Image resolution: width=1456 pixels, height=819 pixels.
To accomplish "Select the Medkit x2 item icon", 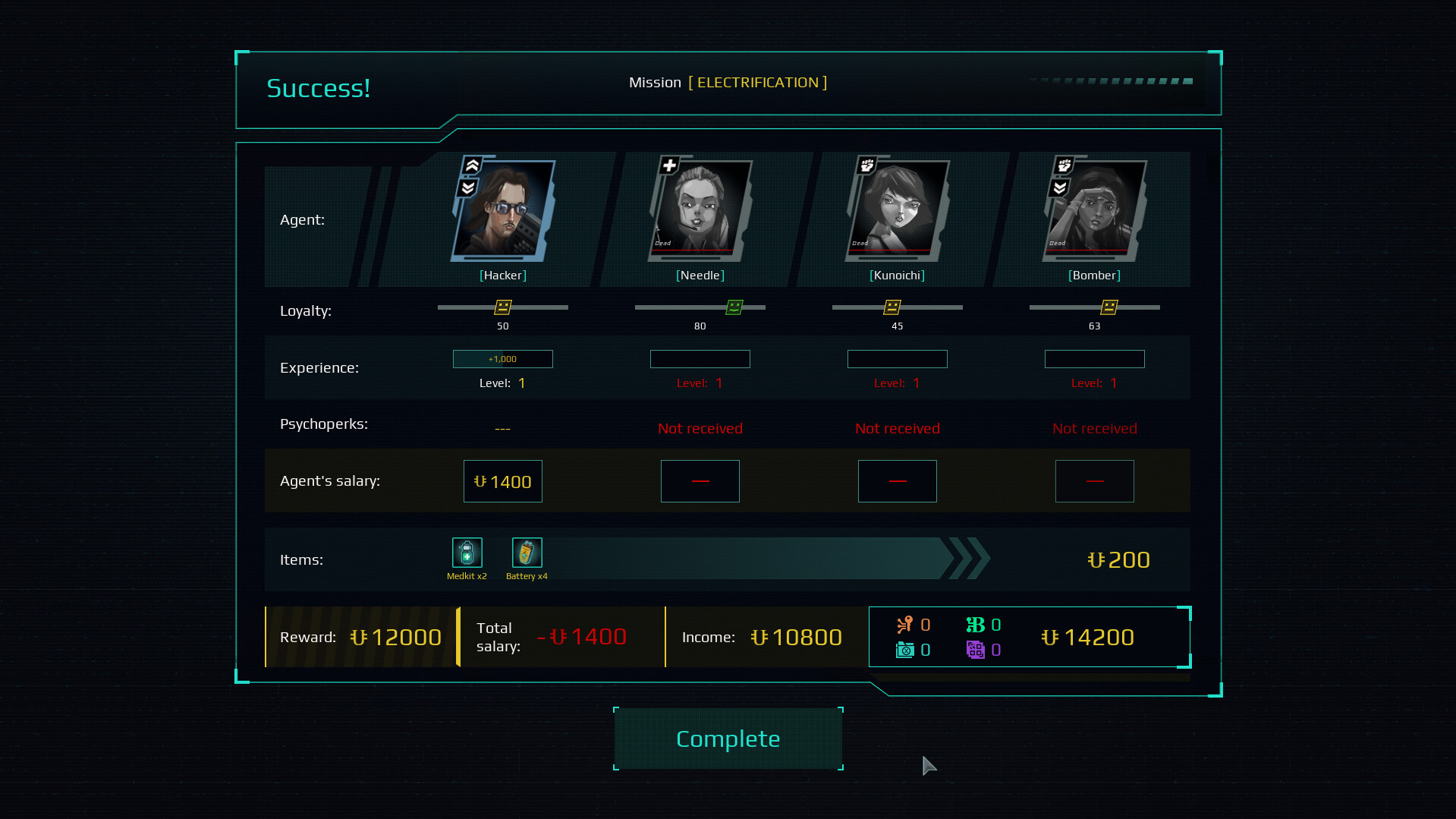I will click(x=467, y=553).
